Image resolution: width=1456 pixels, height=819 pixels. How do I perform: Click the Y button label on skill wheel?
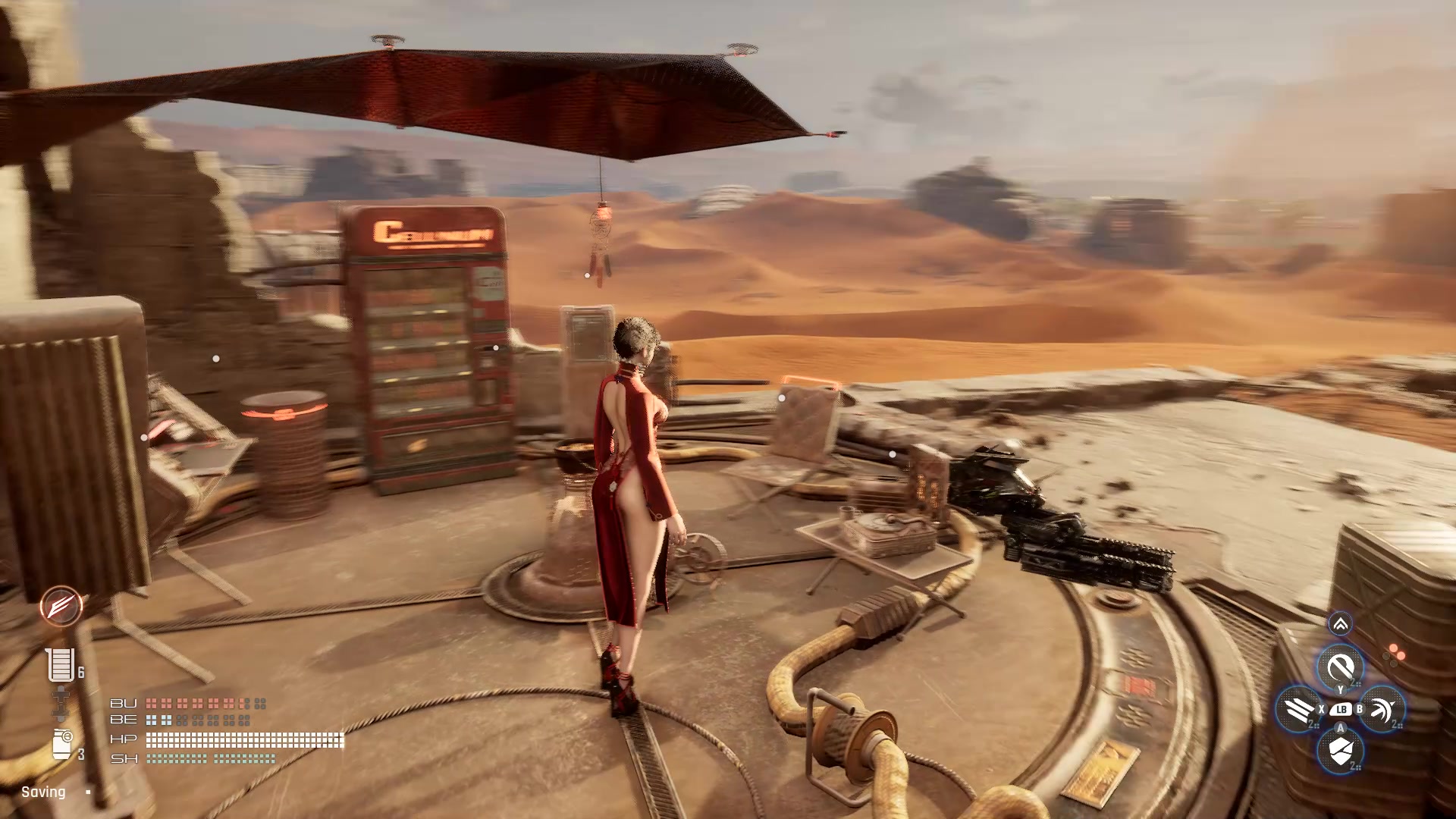[1341, 689]
